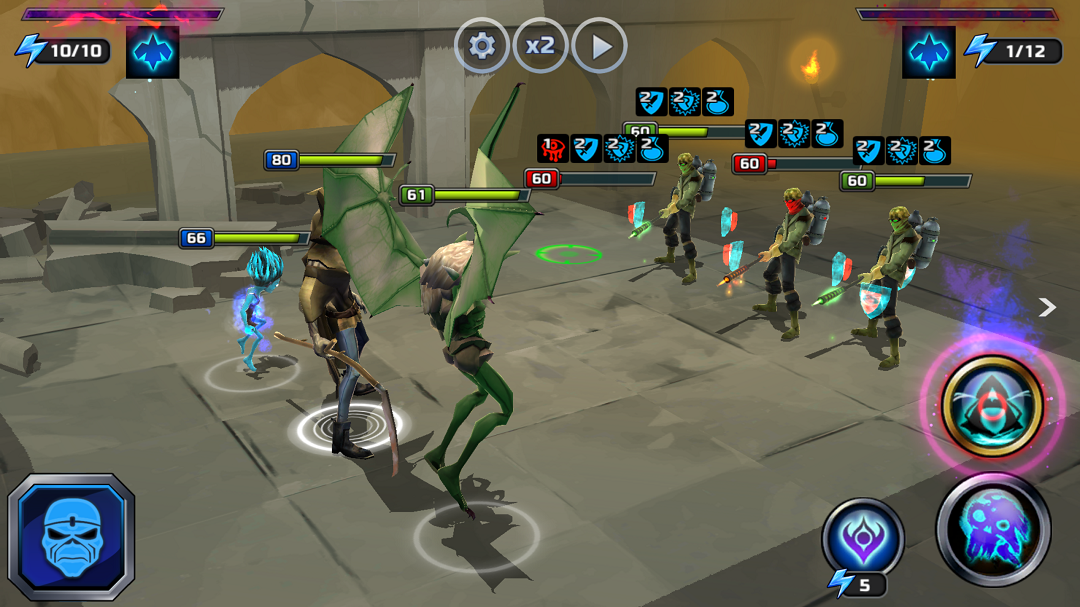Cast the 5-energy purple flame skill
Viewport: 1080px width, 607px height.
(863, 538)
